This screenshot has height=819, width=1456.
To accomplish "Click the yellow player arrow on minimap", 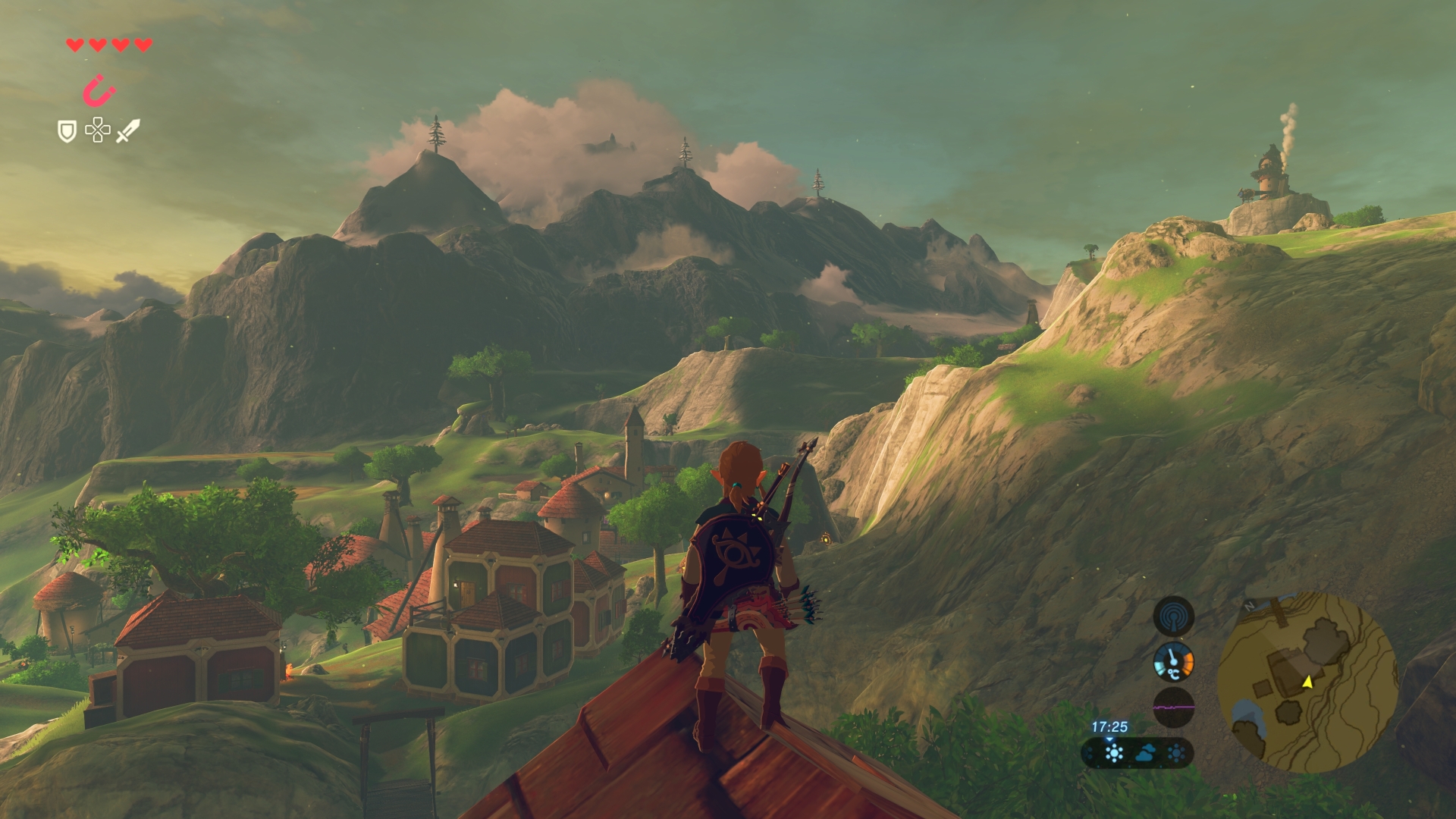I will pos(1307,682).
